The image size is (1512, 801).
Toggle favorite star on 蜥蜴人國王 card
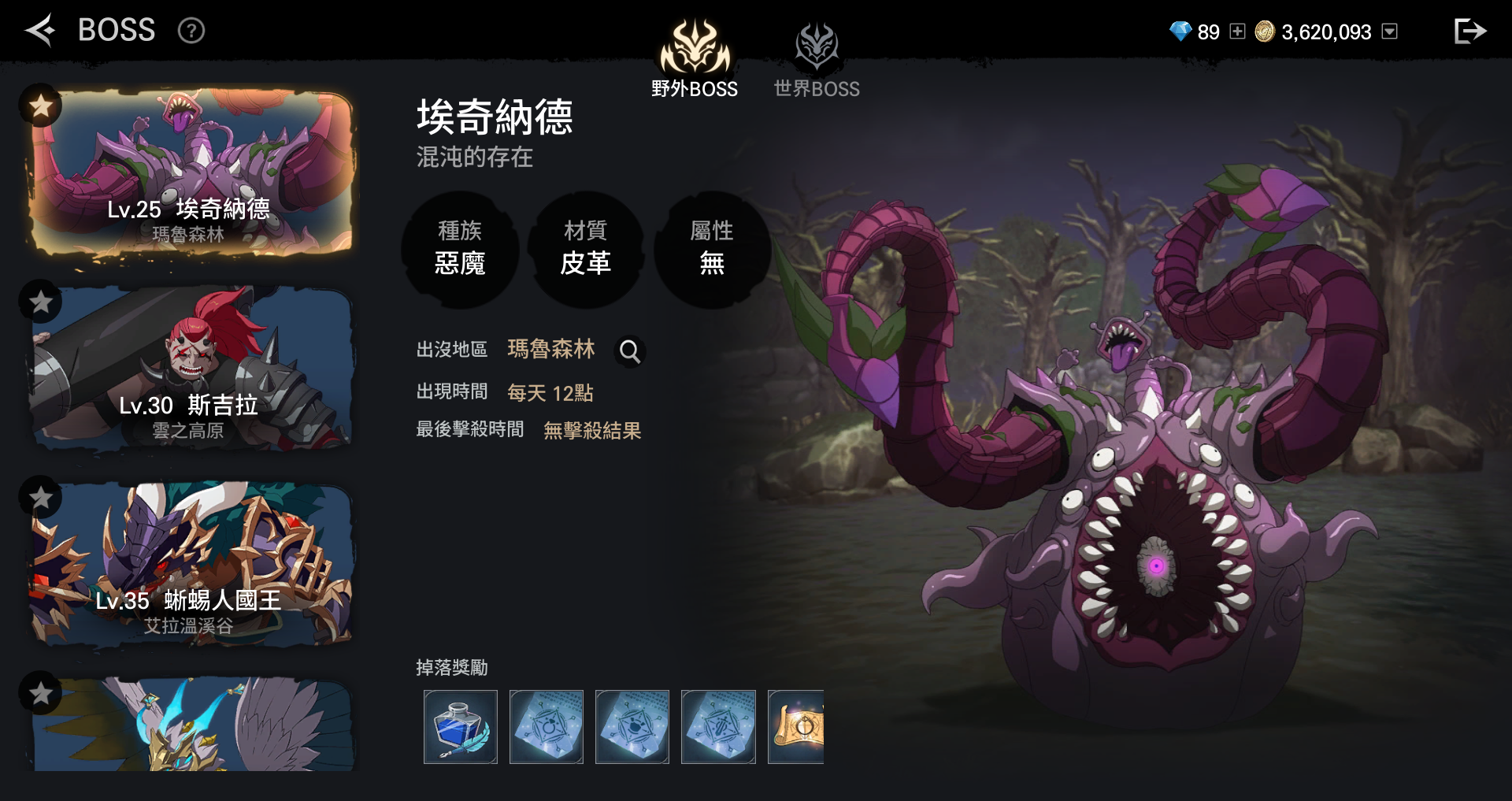point(40,497)
